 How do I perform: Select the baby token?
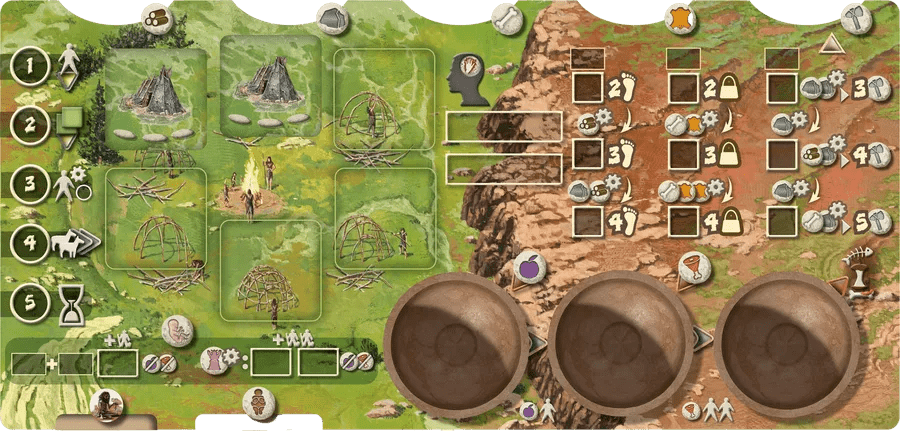tap(177, 333)
